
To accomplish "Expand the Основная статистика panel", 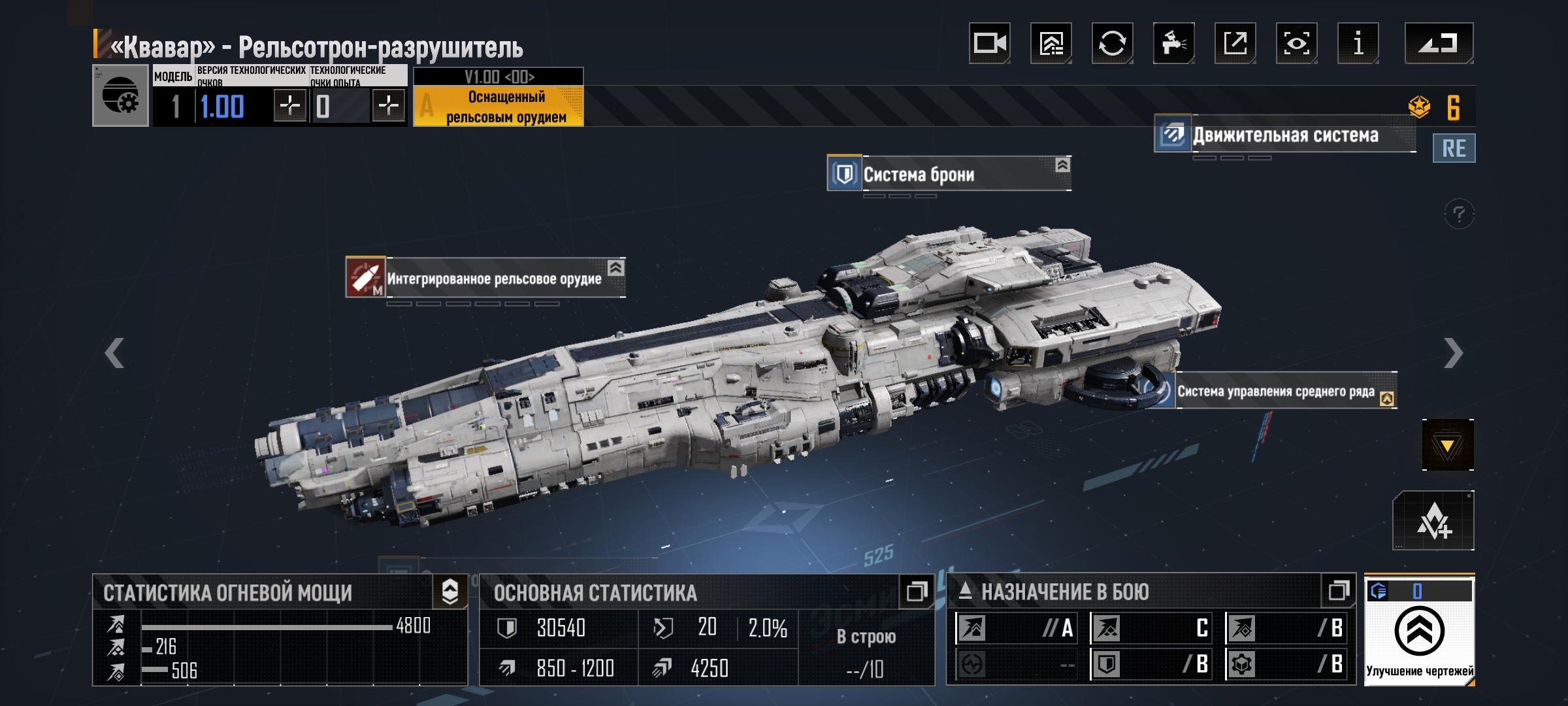I will click(x=916, y=592).
